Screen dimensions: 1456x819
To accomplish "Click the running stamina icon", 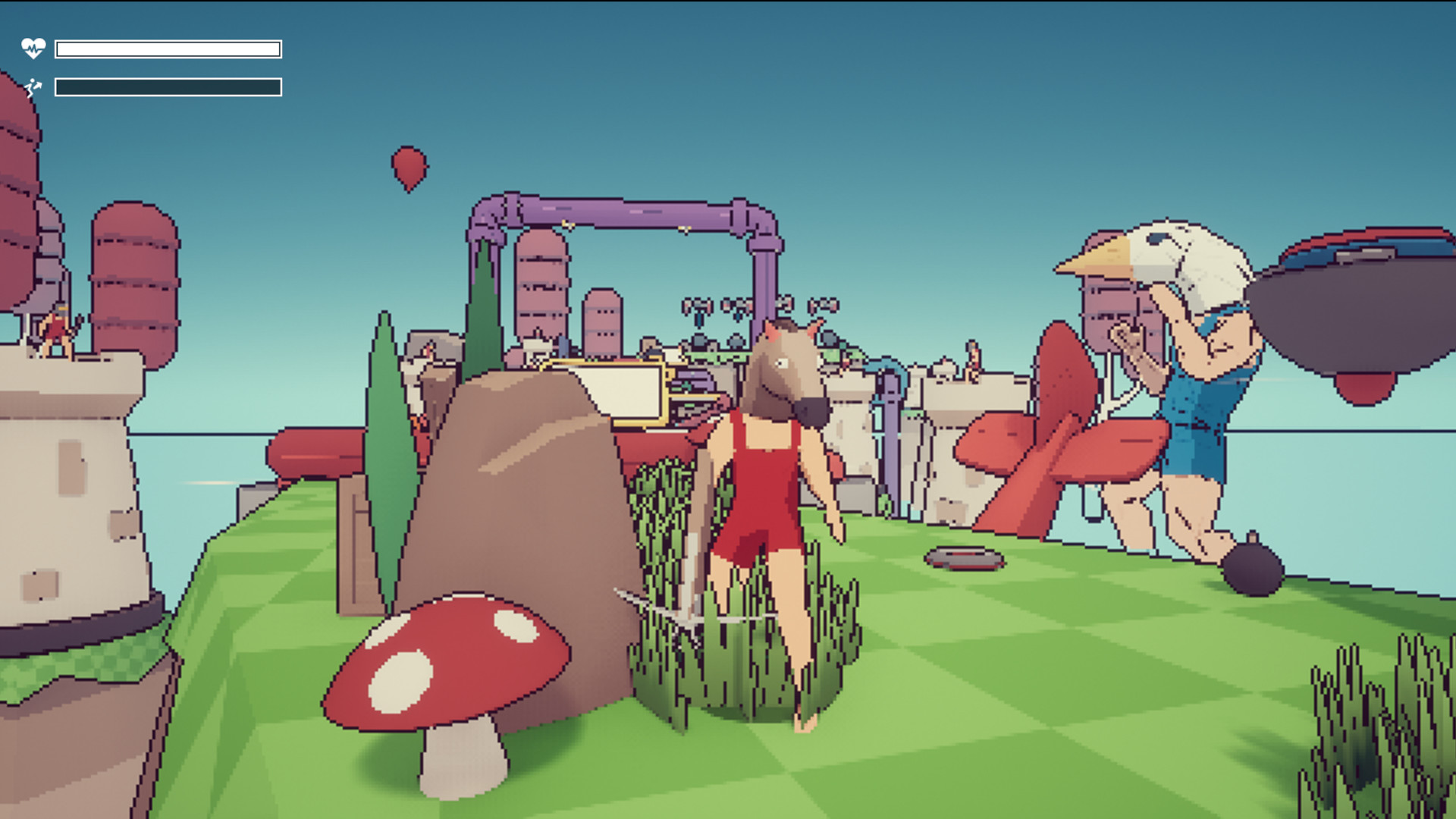I will [33, 88].
